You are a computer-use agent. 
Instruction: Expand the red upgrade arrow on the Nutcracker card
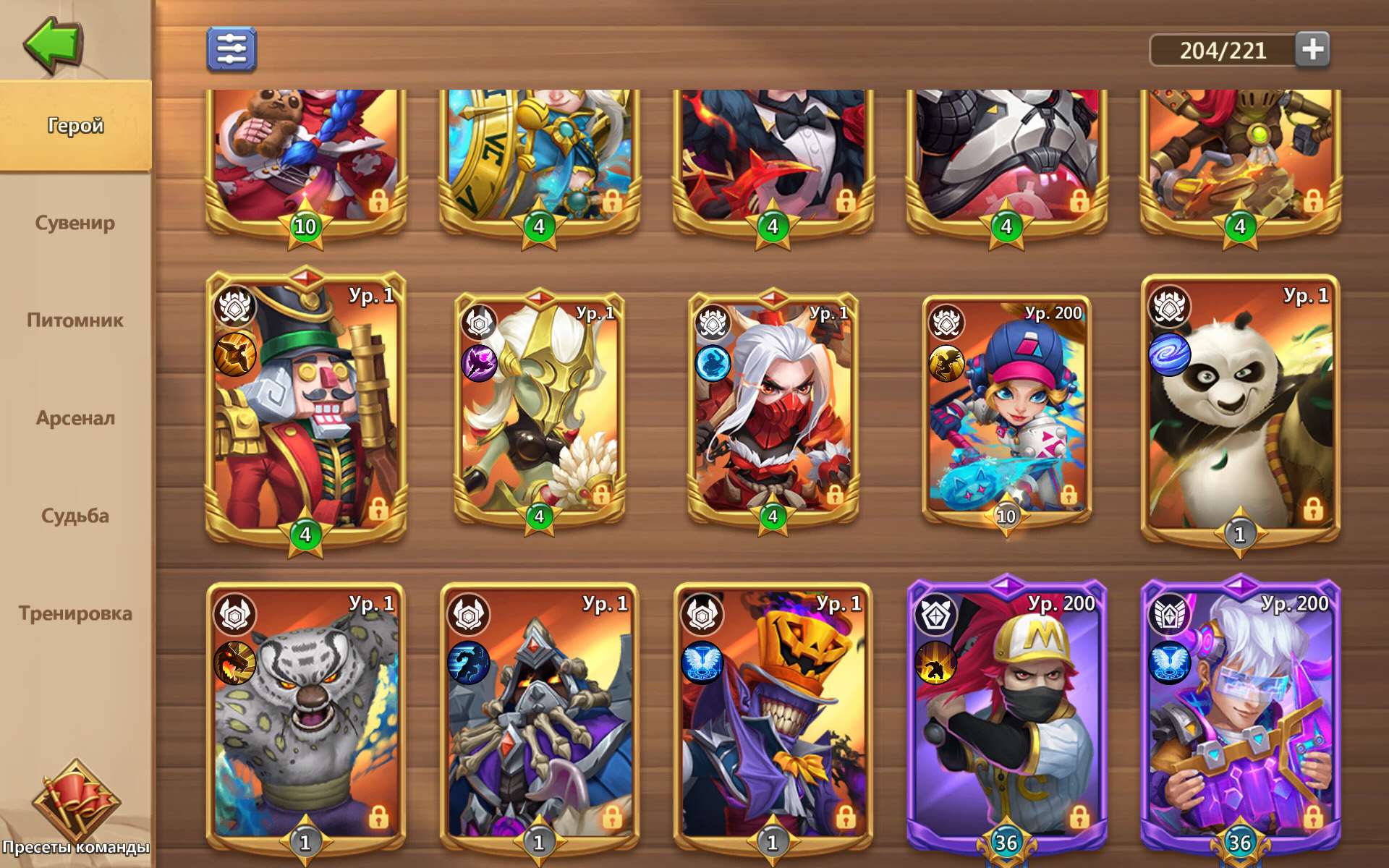(307, 278)
